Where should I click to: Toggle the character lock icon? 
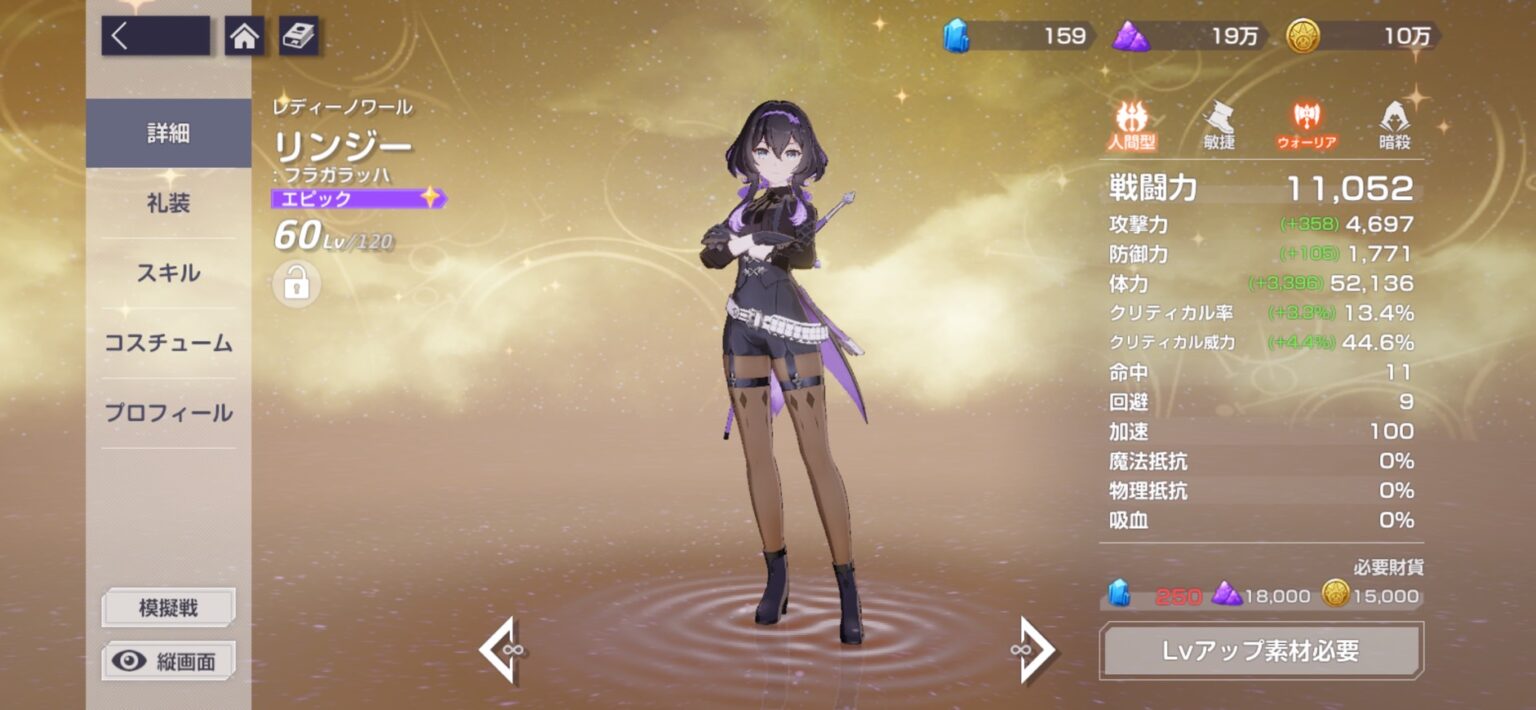296,285
